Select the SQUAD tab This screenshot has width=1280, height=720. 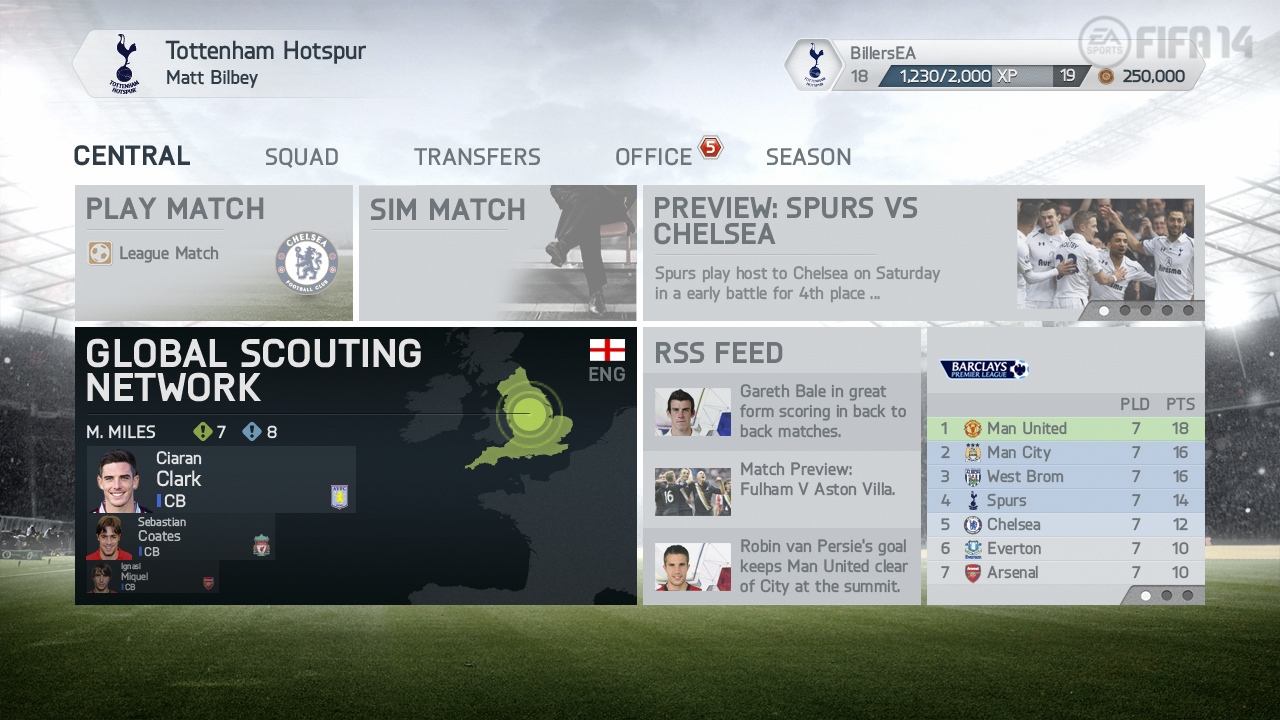coord(301,156)
